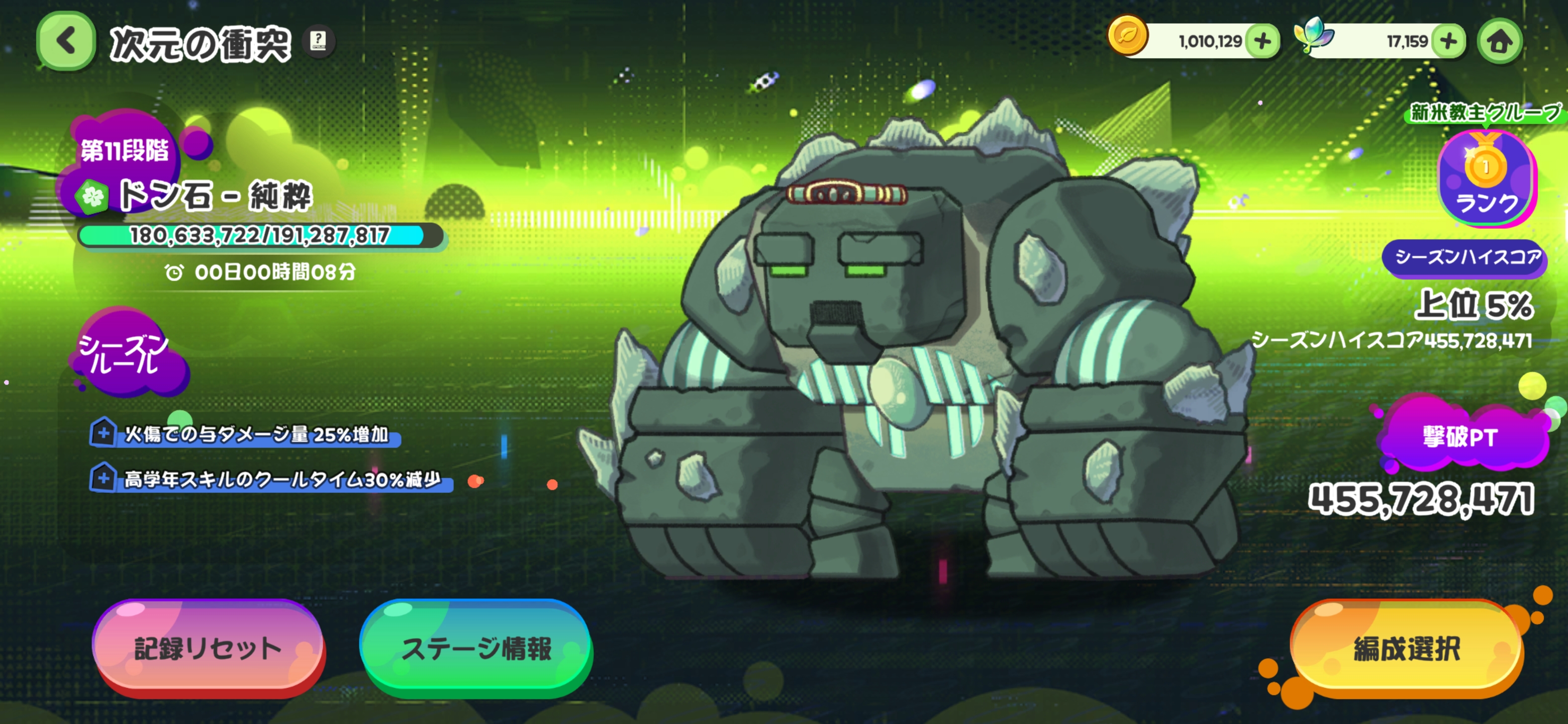
Task: Add more crystal currency with plus button
Action: click(1448, 41)
